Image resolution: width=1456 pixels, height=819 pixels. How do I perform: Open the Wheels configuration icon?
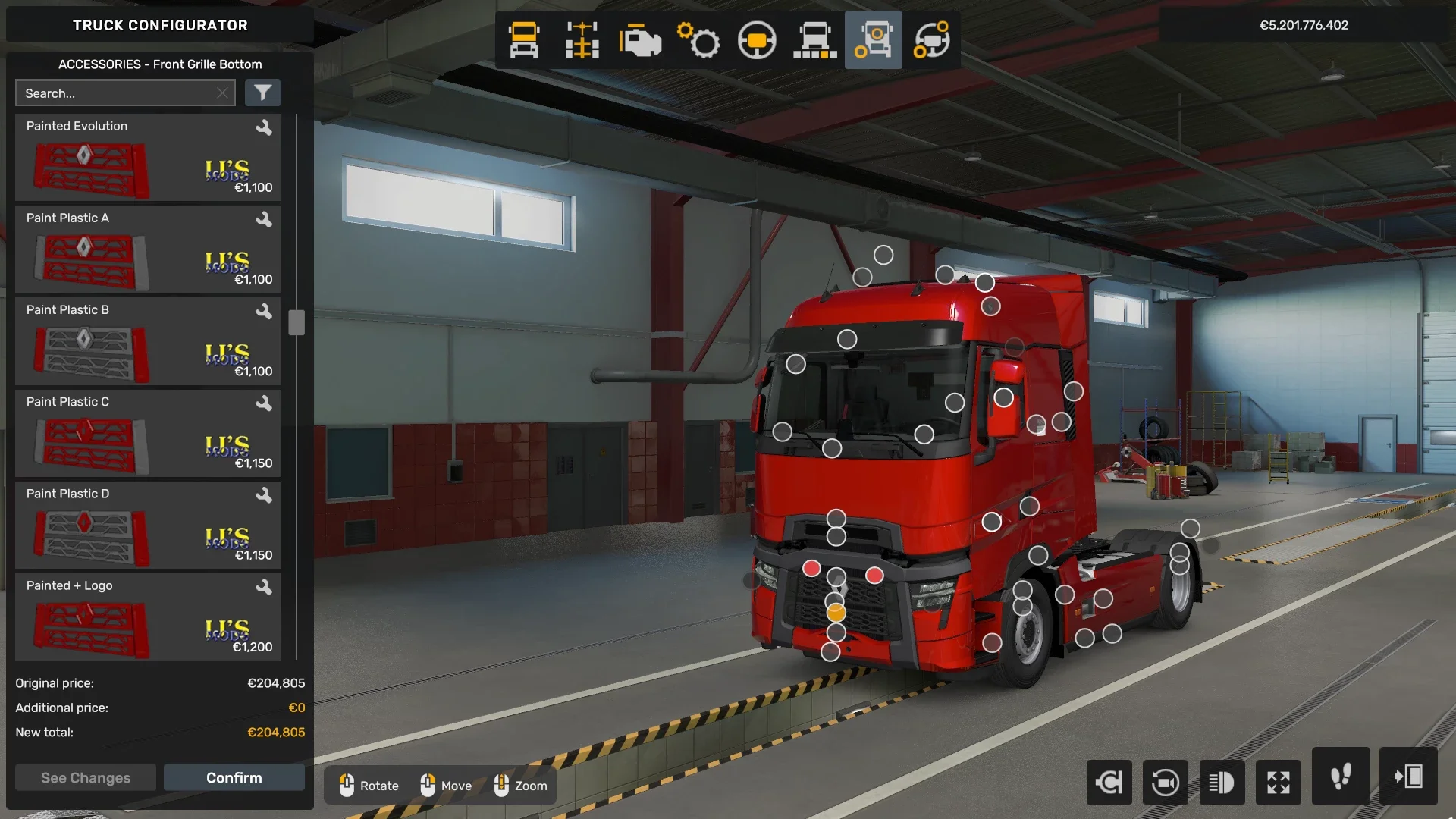[931, 39]
